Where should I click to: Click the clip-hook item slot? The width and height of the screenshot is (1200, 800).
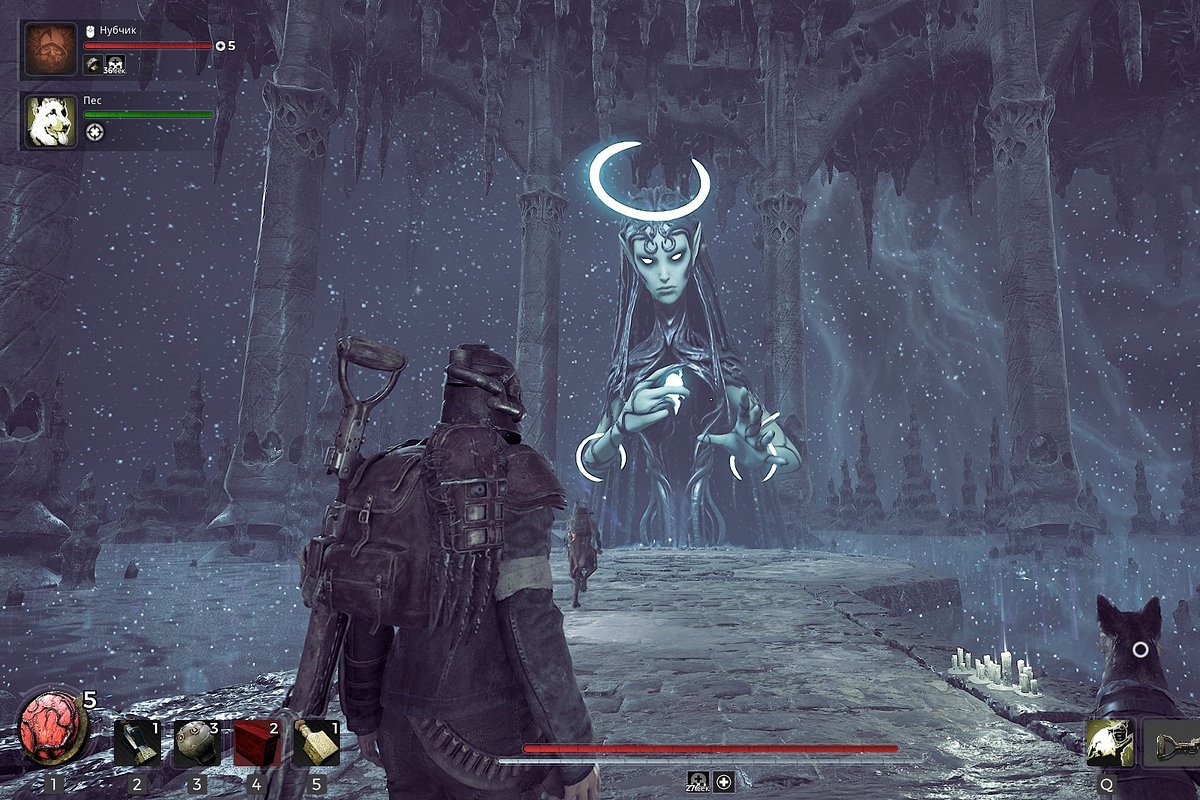pyautogui.click(x=1171, y=744)
